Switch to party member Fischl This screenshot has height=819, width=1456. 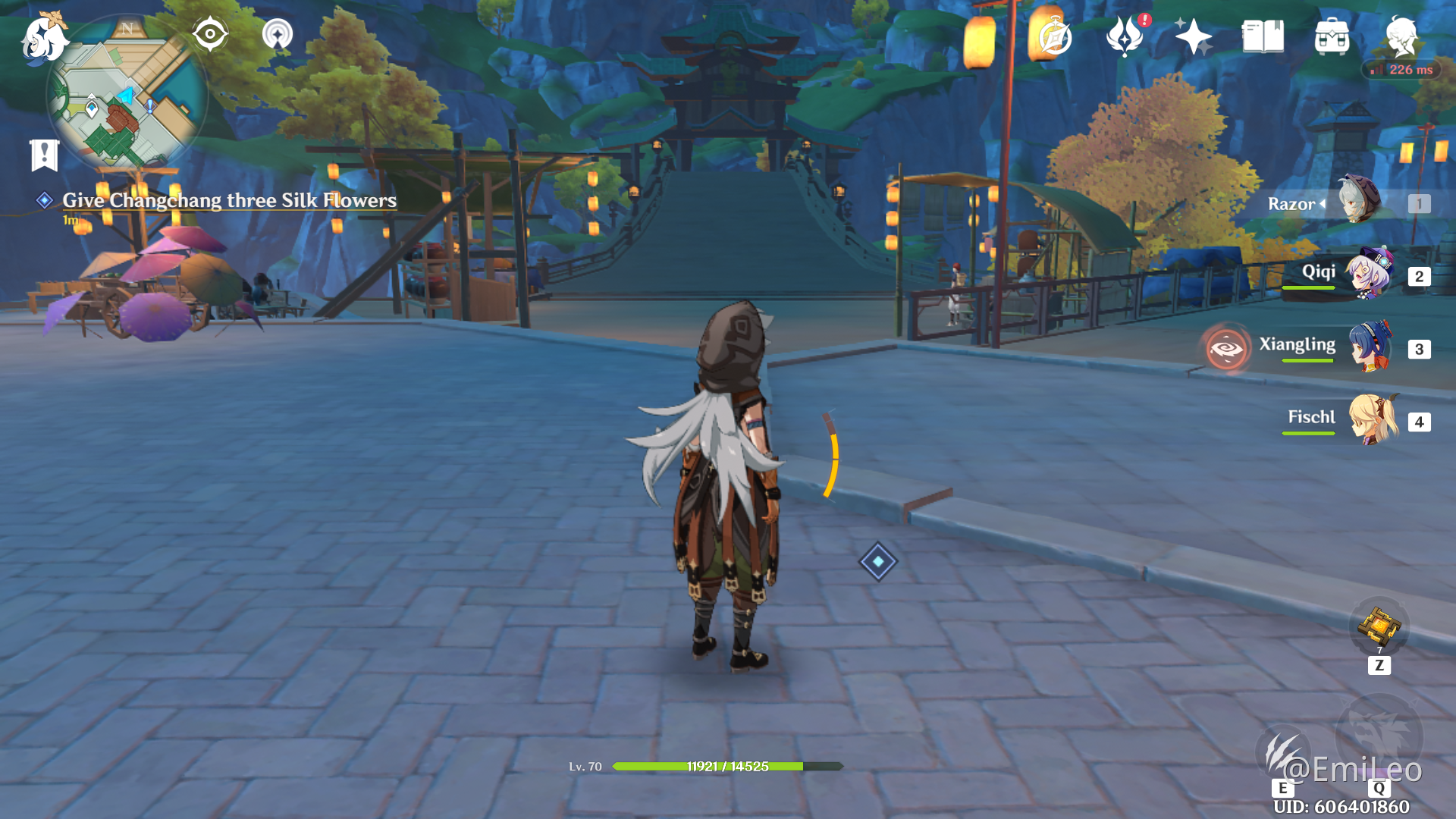1373,419
